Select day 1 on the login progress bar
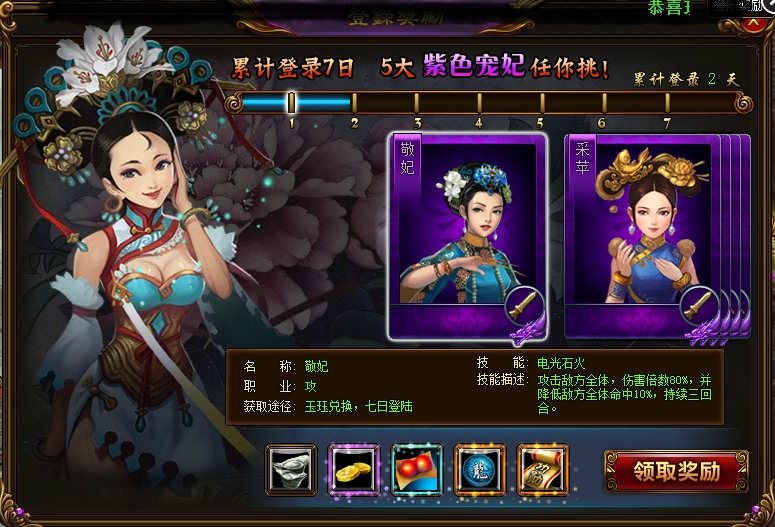 292,103
